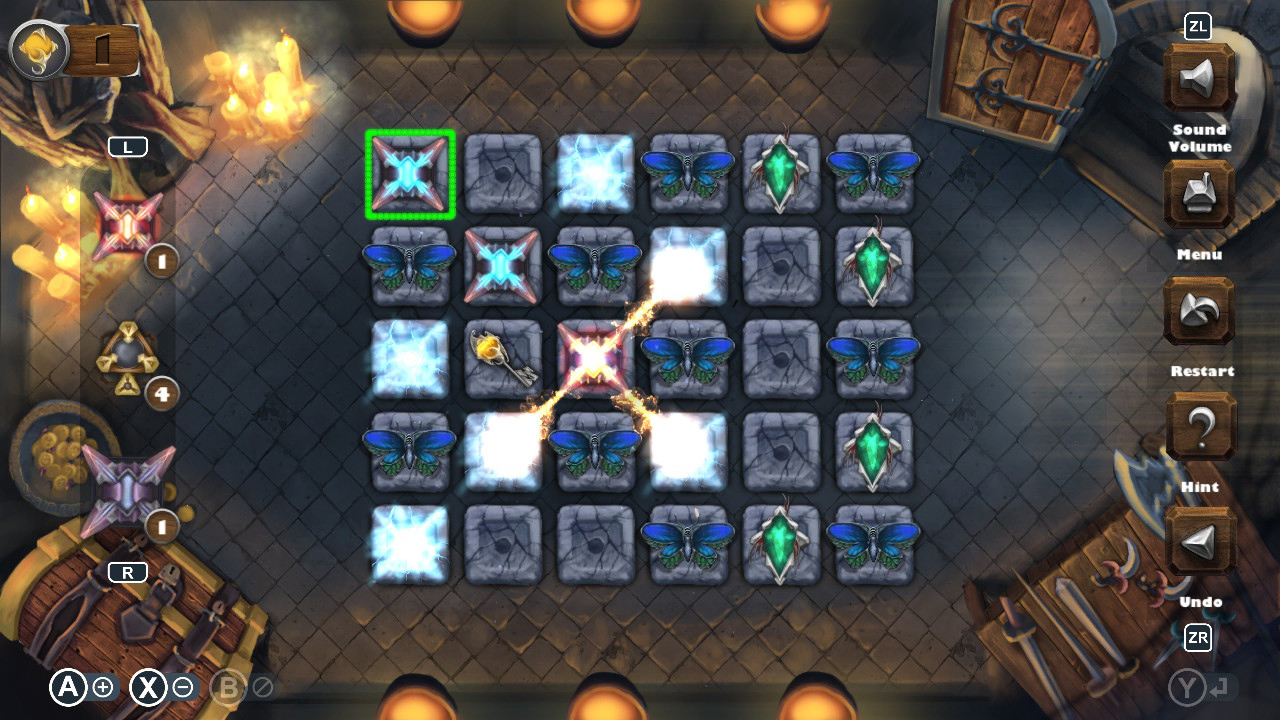
Task: Select the green-outlined tile in the grid
Action: click(x=410, y=174)
